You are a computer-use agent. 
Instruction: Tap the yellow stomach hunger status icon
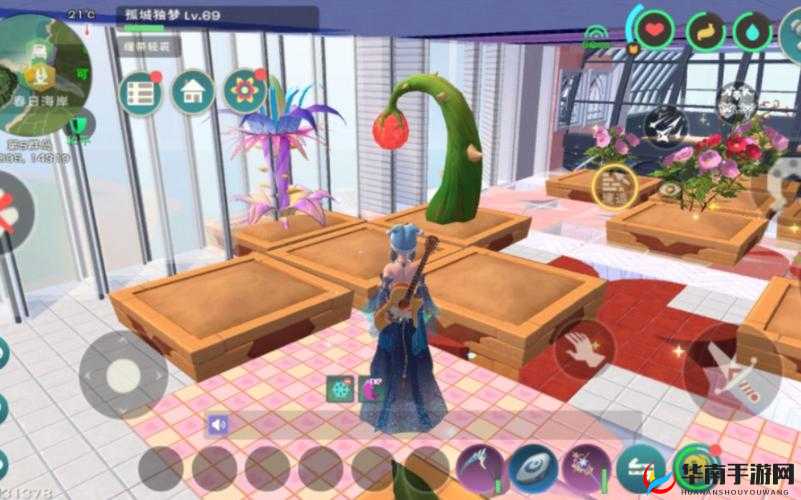pyautogui.click(x=704, y=31)
